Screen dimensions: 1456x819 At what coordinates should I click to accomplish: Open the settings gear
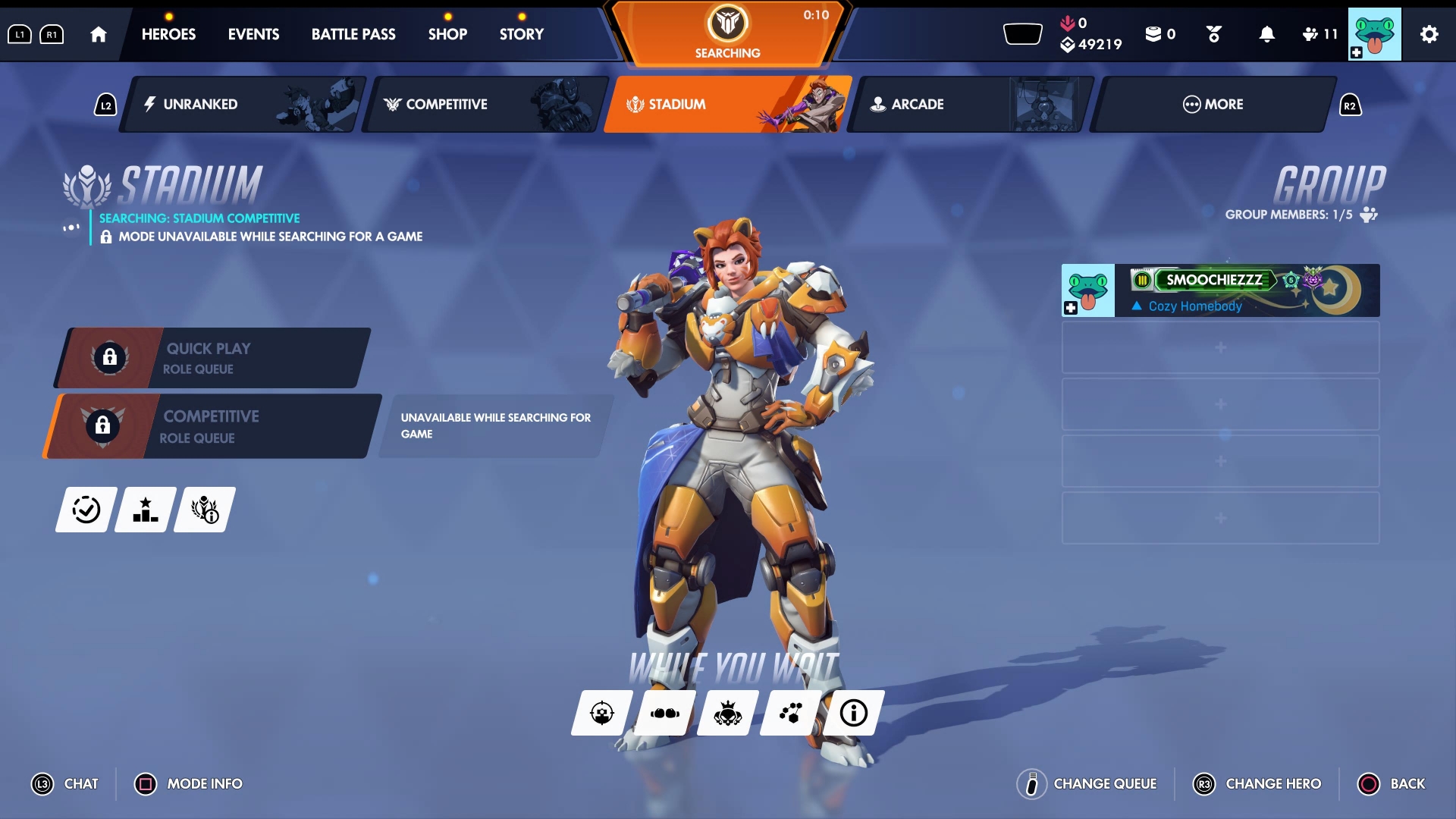[1429, 34]
